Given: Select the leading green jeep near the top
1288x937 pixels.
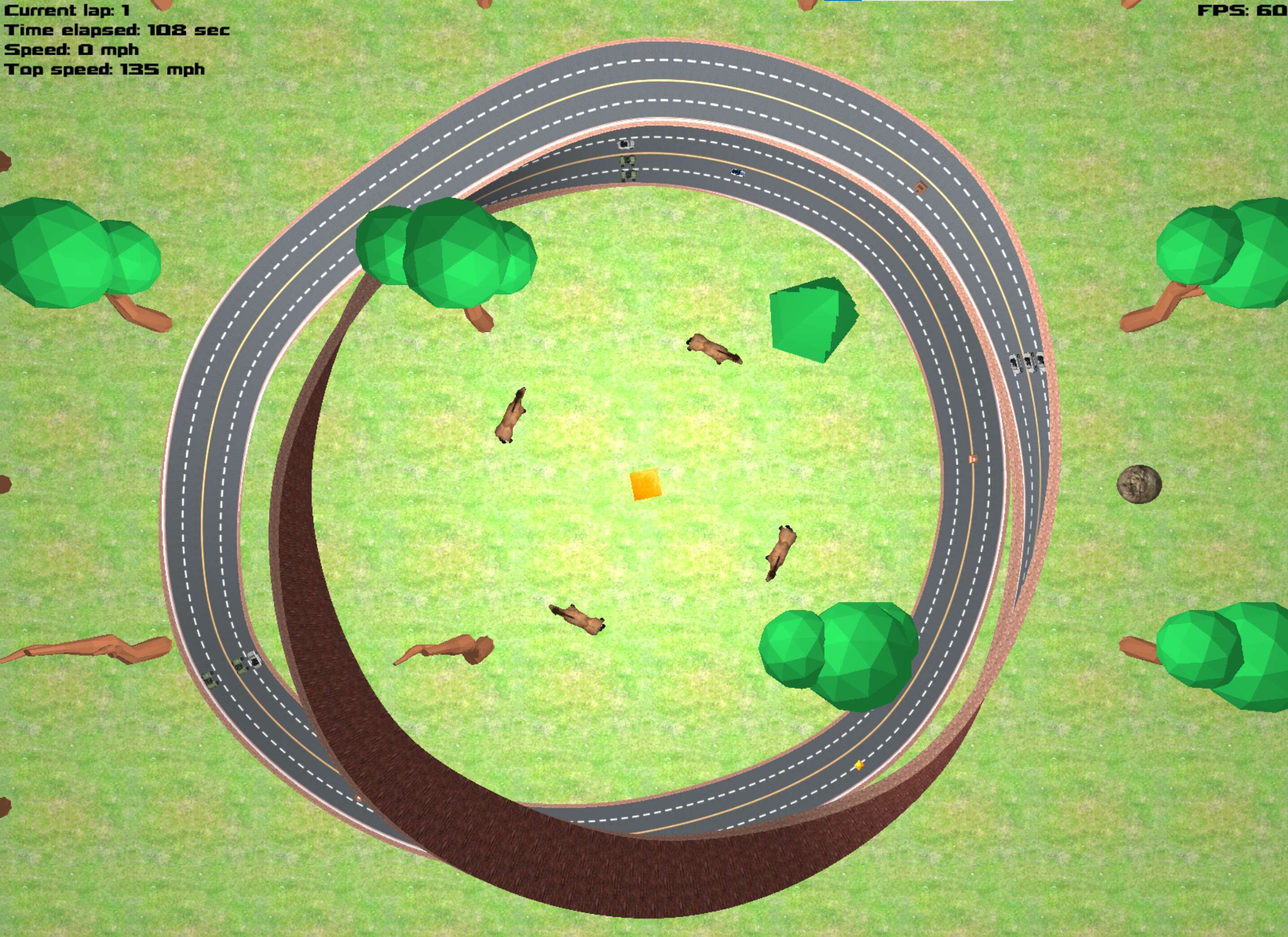Looking at the screenshot, I should point(628,161).
